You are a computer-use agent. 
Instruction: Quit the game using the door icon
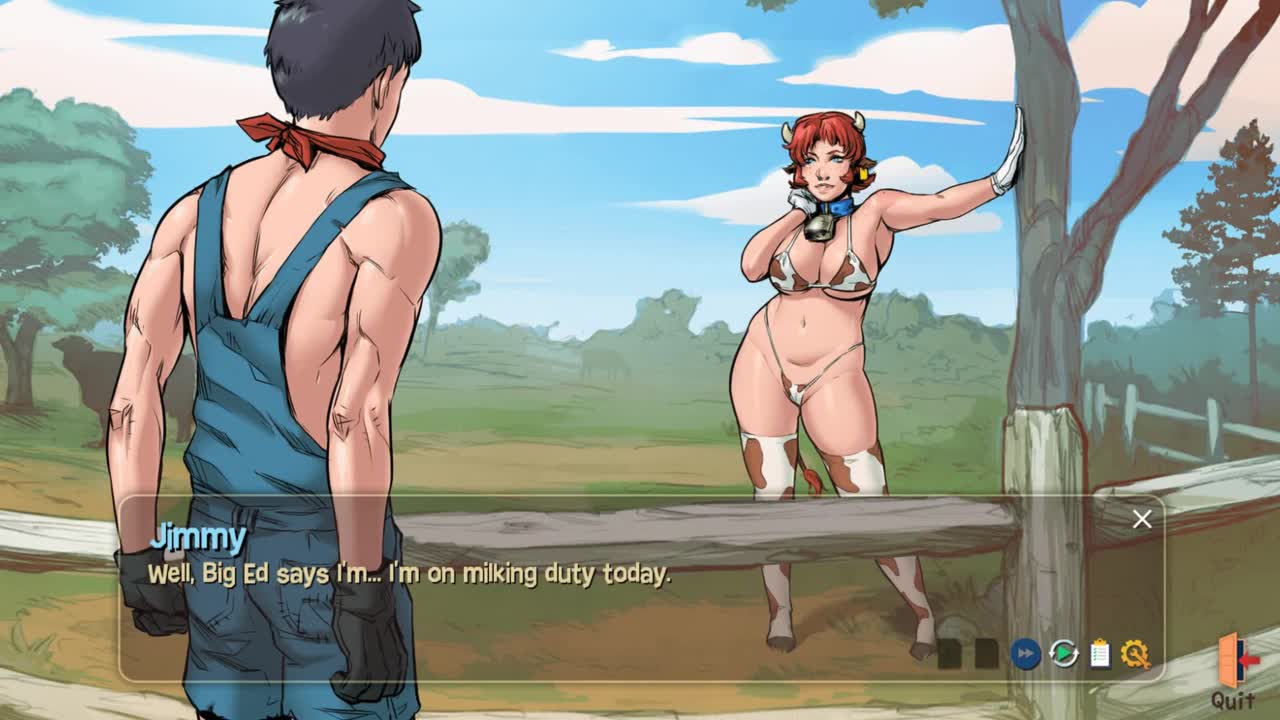(x=1235, y=661)
